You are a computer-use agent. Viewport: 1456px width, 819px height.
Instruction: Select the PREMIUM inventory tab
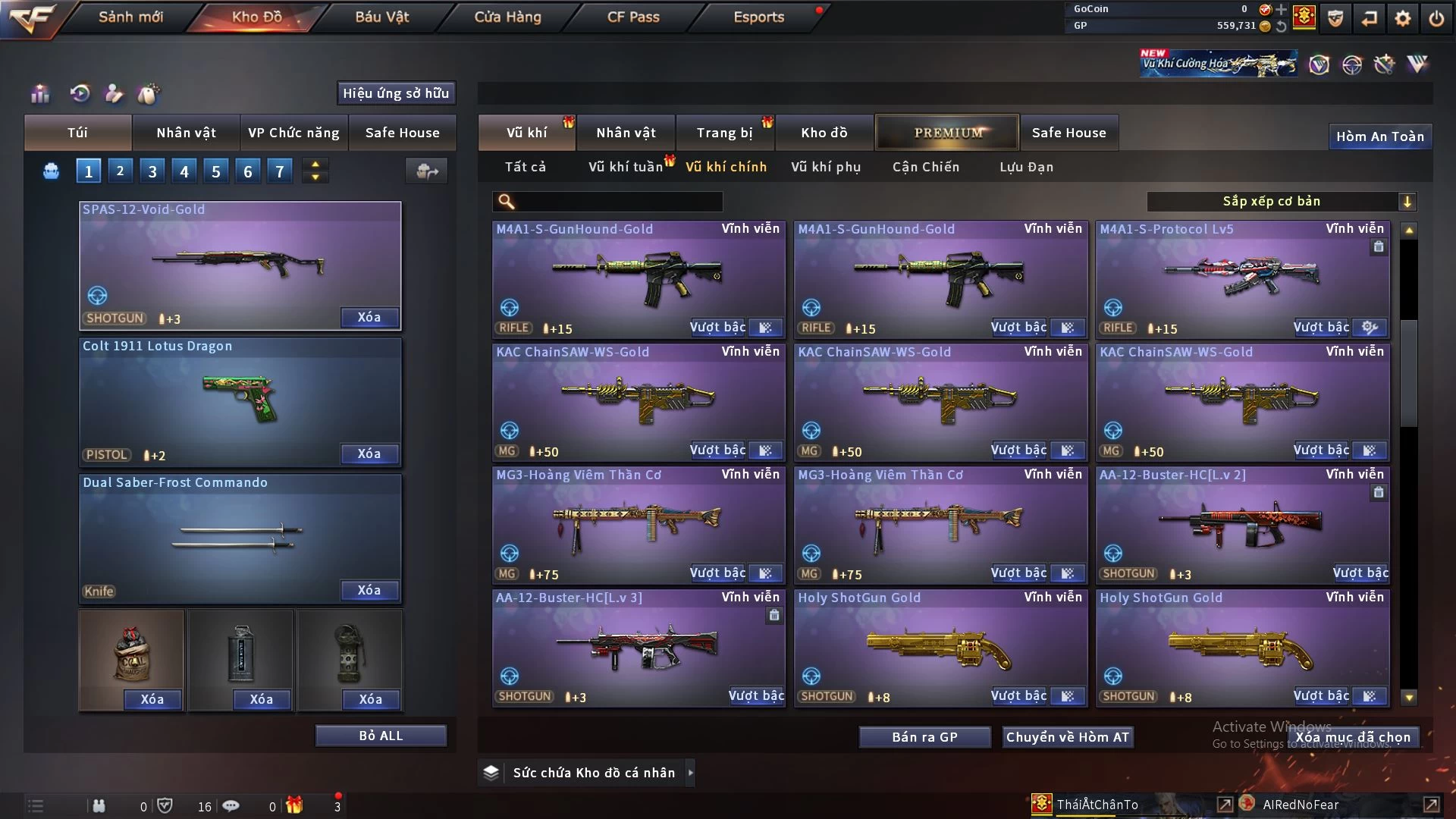point(947,133)
